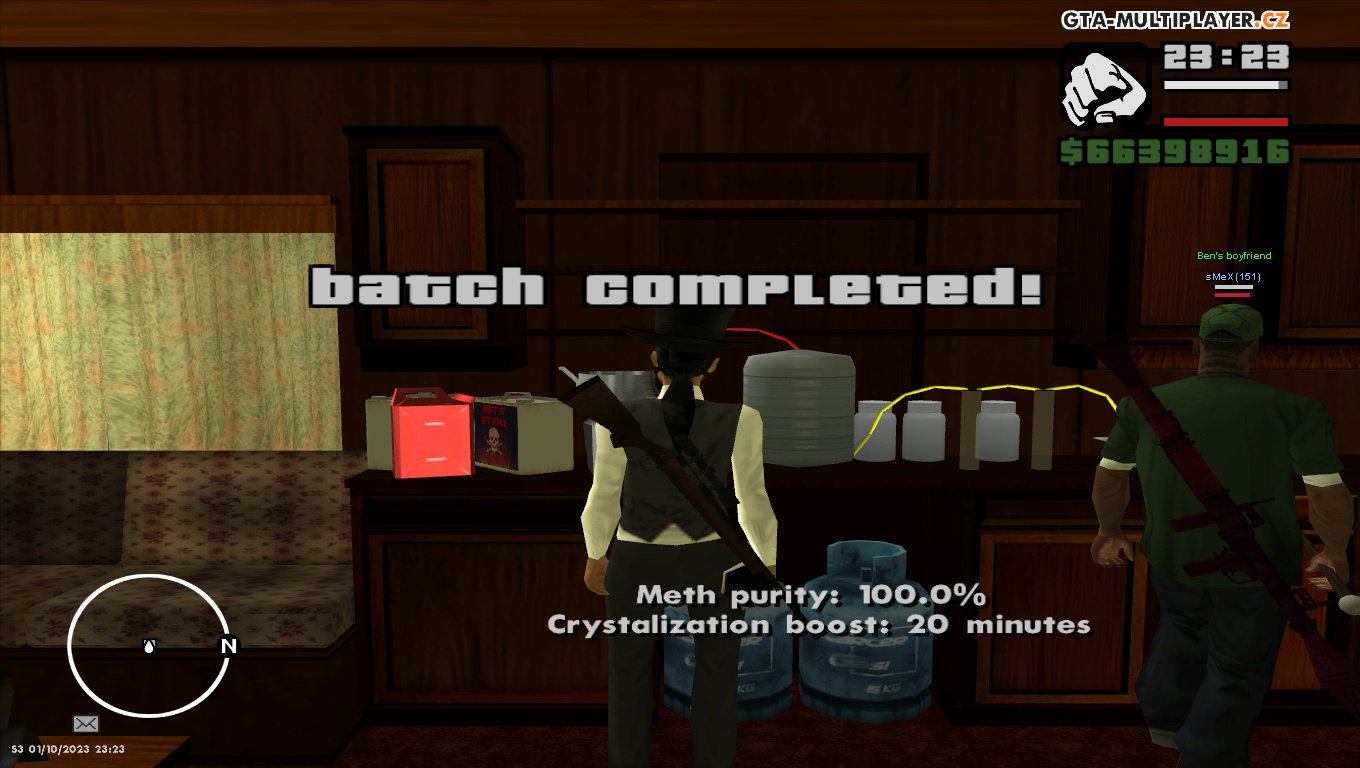The image size is (1360, 768).
Task: Click the Crystalization boost 20 minutes text
Action: pos(816,625)
